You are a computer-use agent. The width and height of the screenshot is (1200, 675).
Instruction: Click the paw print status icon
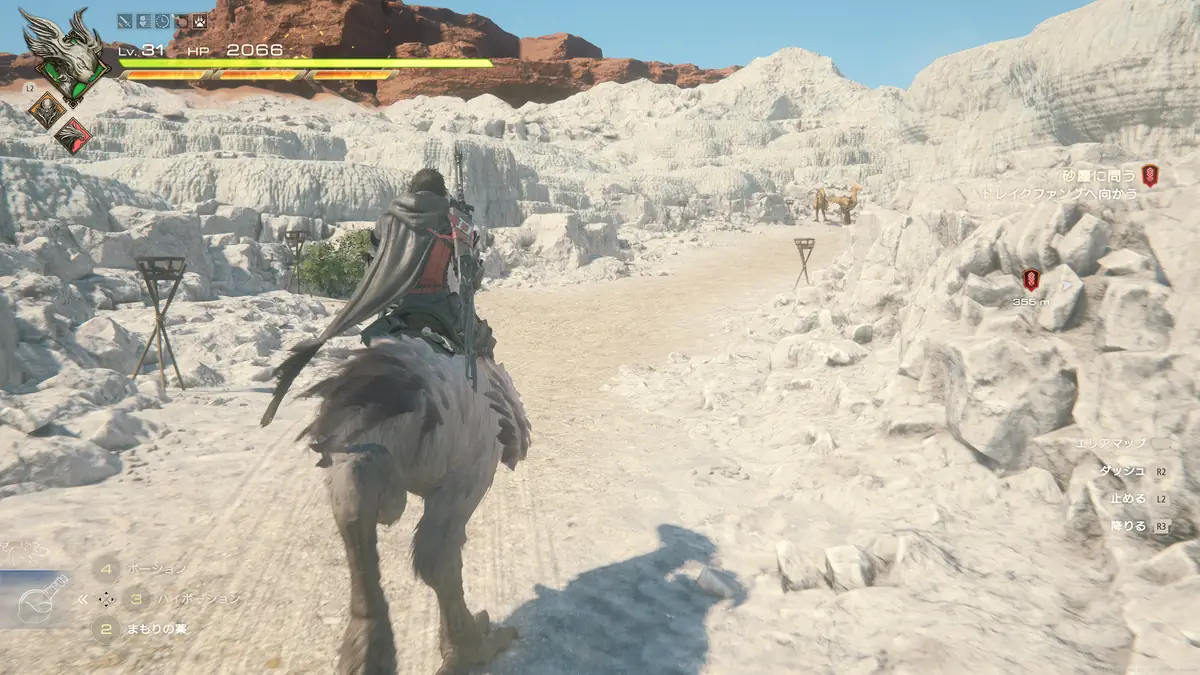(x=200, y=20)
